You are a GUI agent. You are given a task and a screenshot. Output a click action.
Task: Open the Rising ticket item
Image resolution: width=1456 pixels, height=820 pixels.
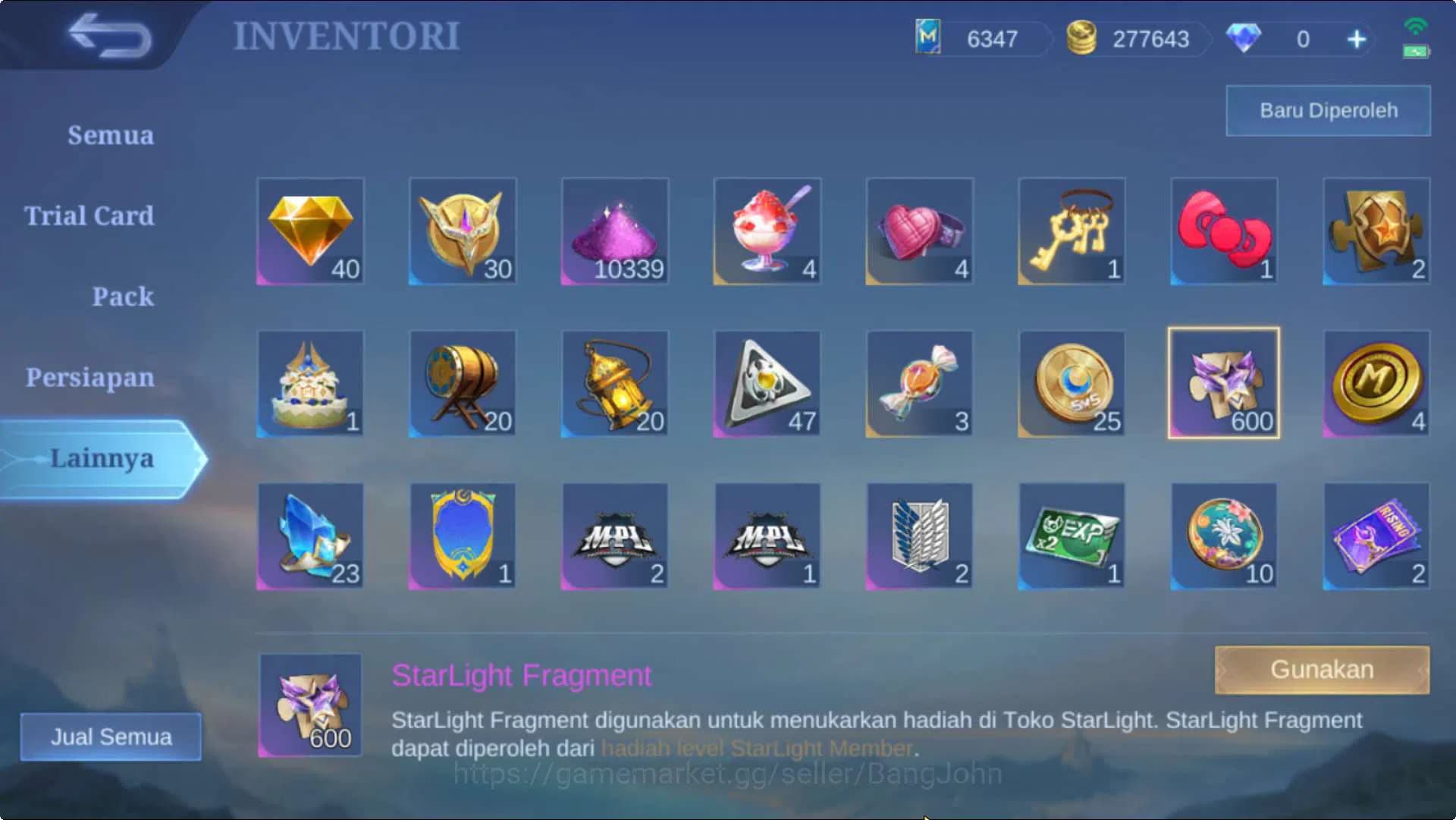point(1376,535)
